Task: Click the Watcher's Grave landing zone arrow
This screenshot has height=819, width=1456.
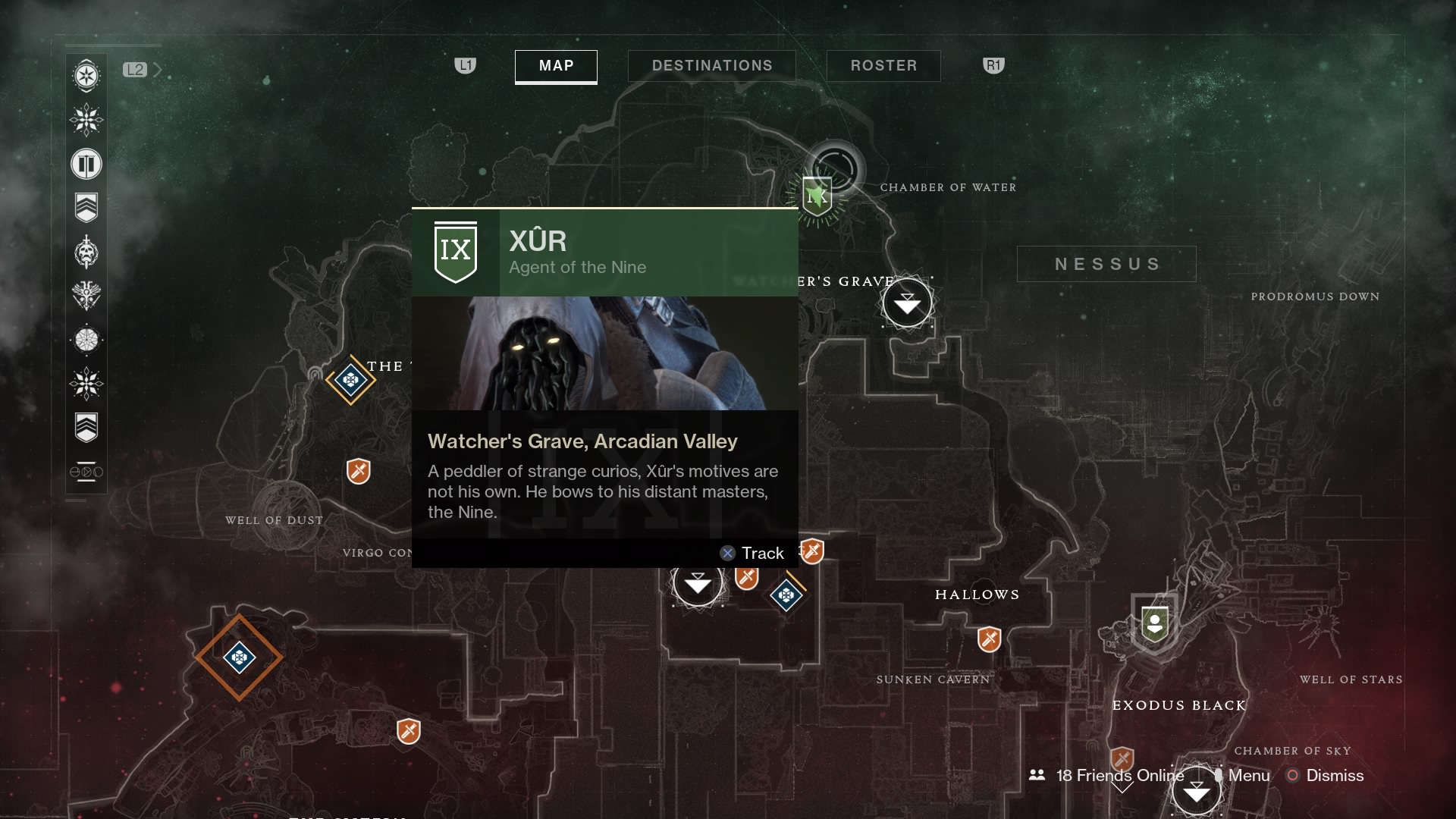Action: click(x=908, y=303)
